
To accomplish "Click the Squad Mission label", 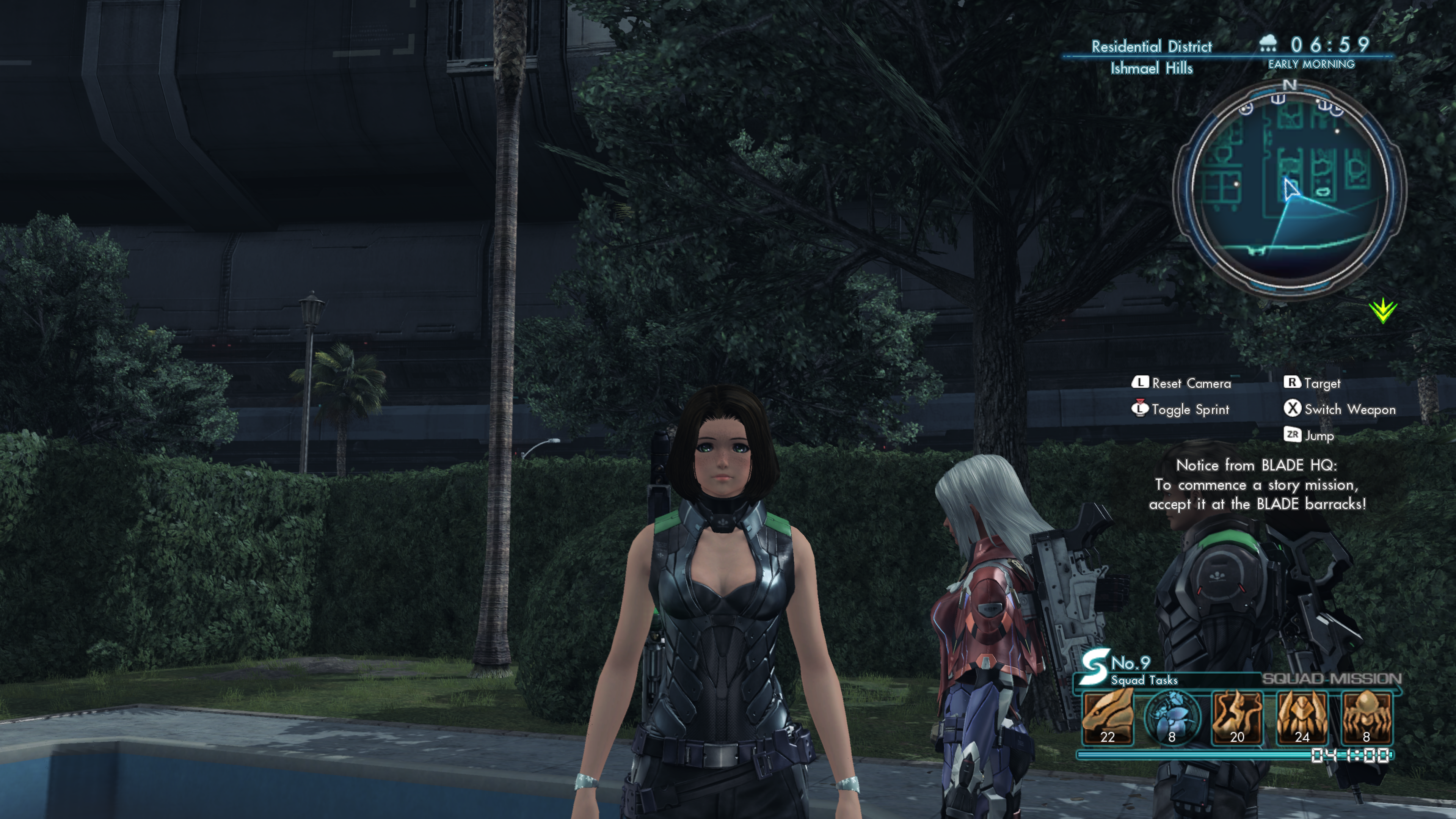I will [x=1331, y=679].
